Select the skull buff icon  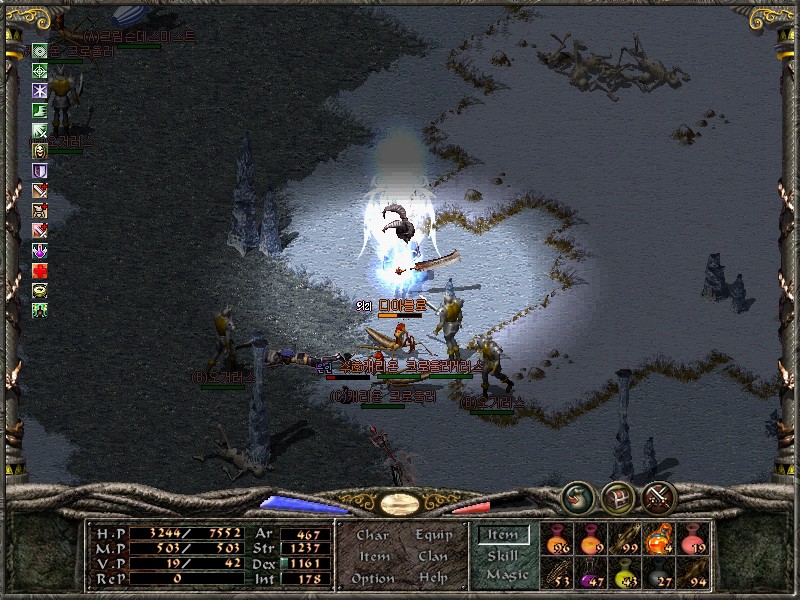(x=40, y=150)
